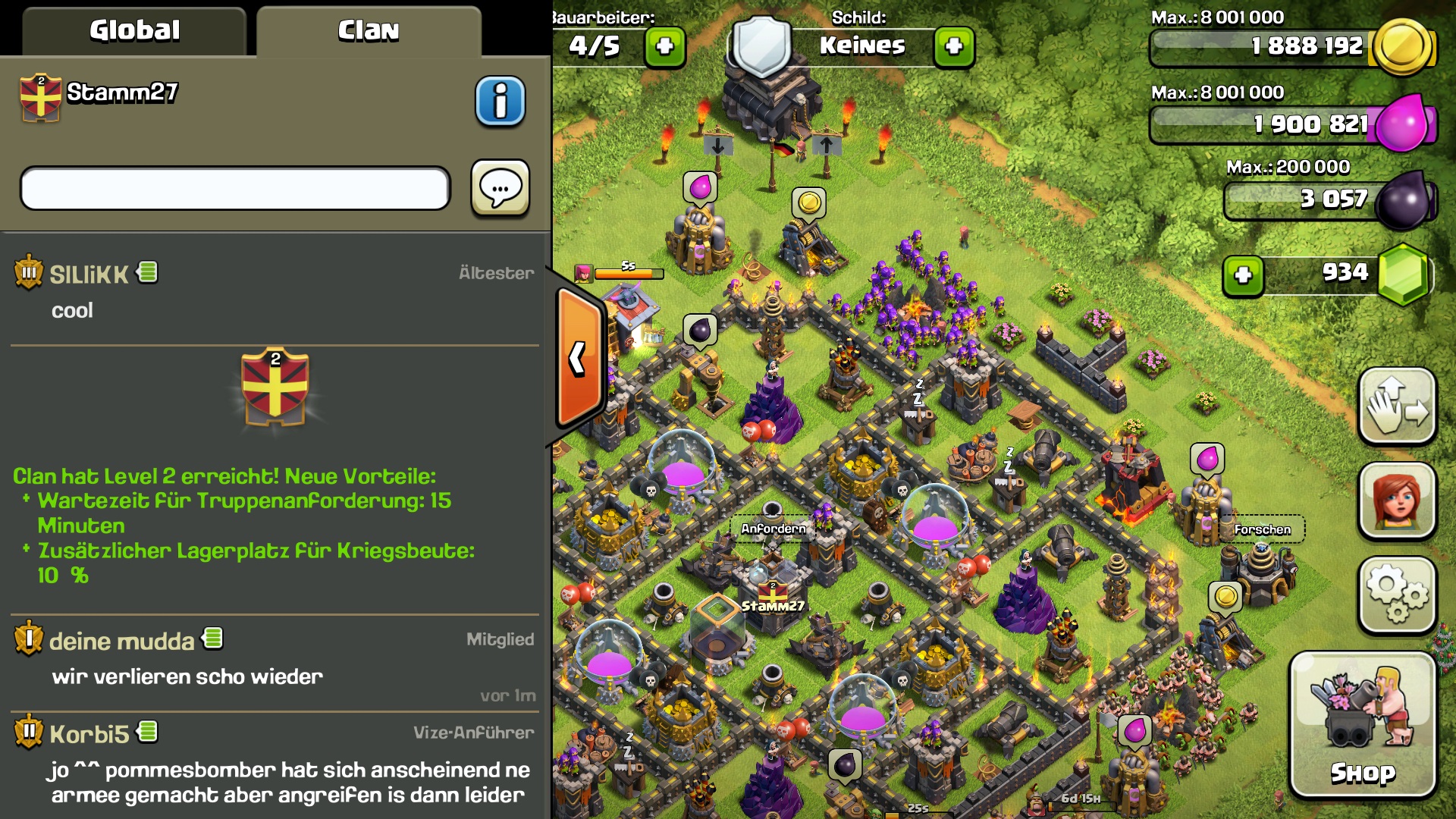Select Korbi5 in clan chat
The width and height of the screenshot is (1456, 819).
click(89, 734)
